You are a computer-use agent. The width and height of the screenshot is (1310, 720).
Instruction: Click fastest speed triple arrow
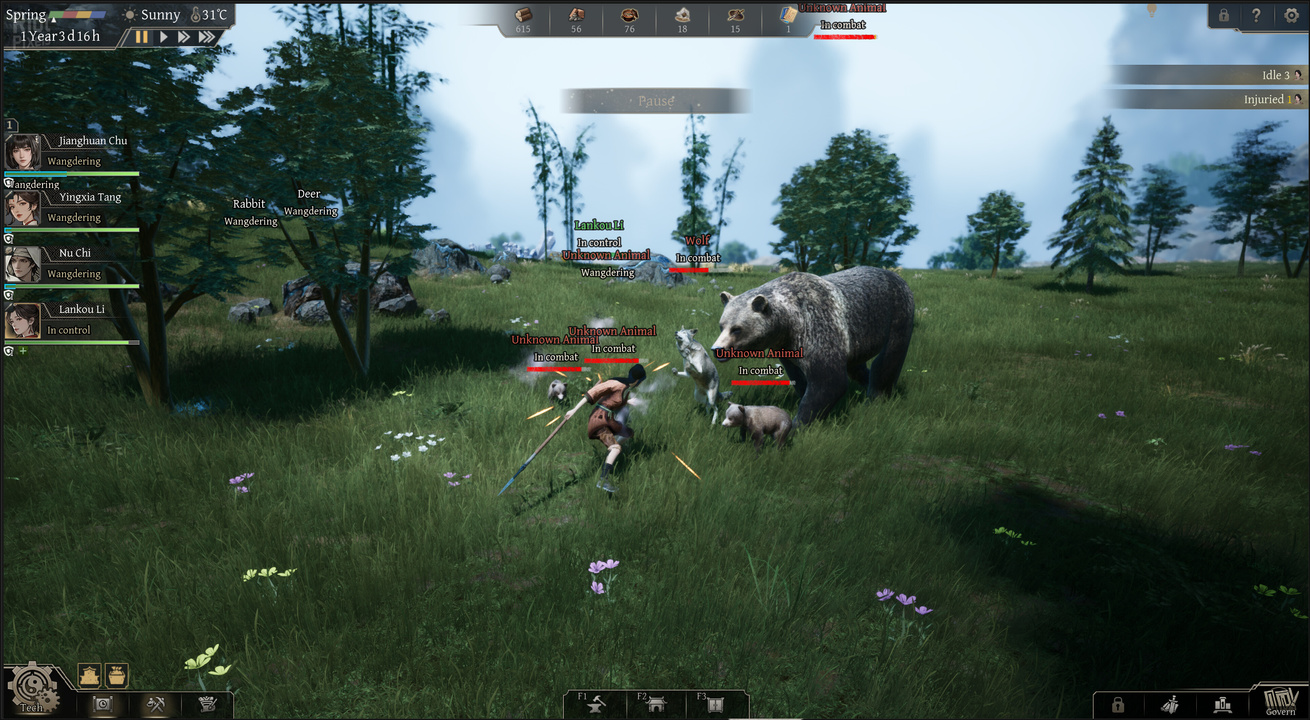click(207, 36)
